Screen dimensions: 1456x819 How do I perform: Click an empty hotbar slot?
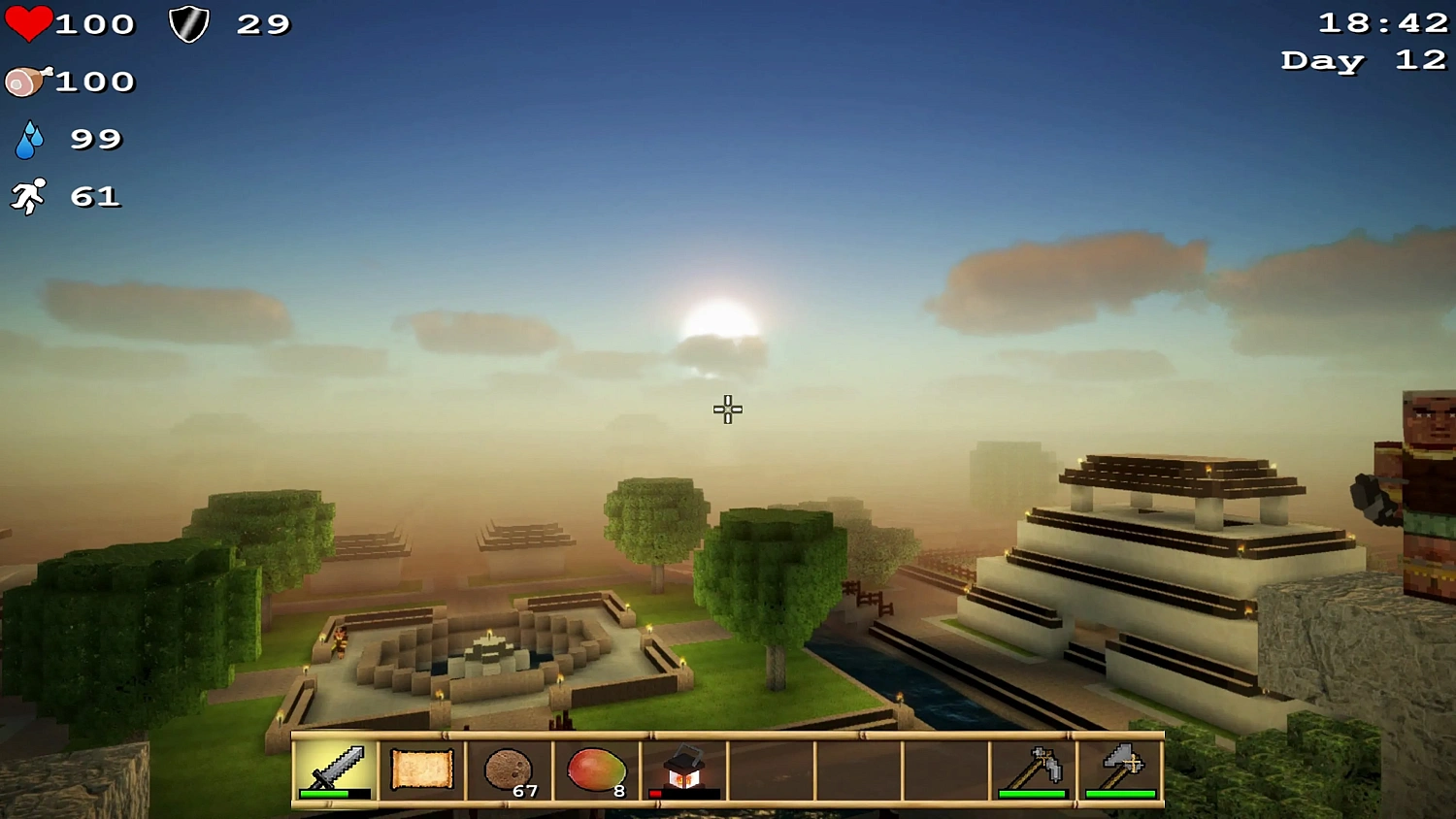tap(858, 769)
